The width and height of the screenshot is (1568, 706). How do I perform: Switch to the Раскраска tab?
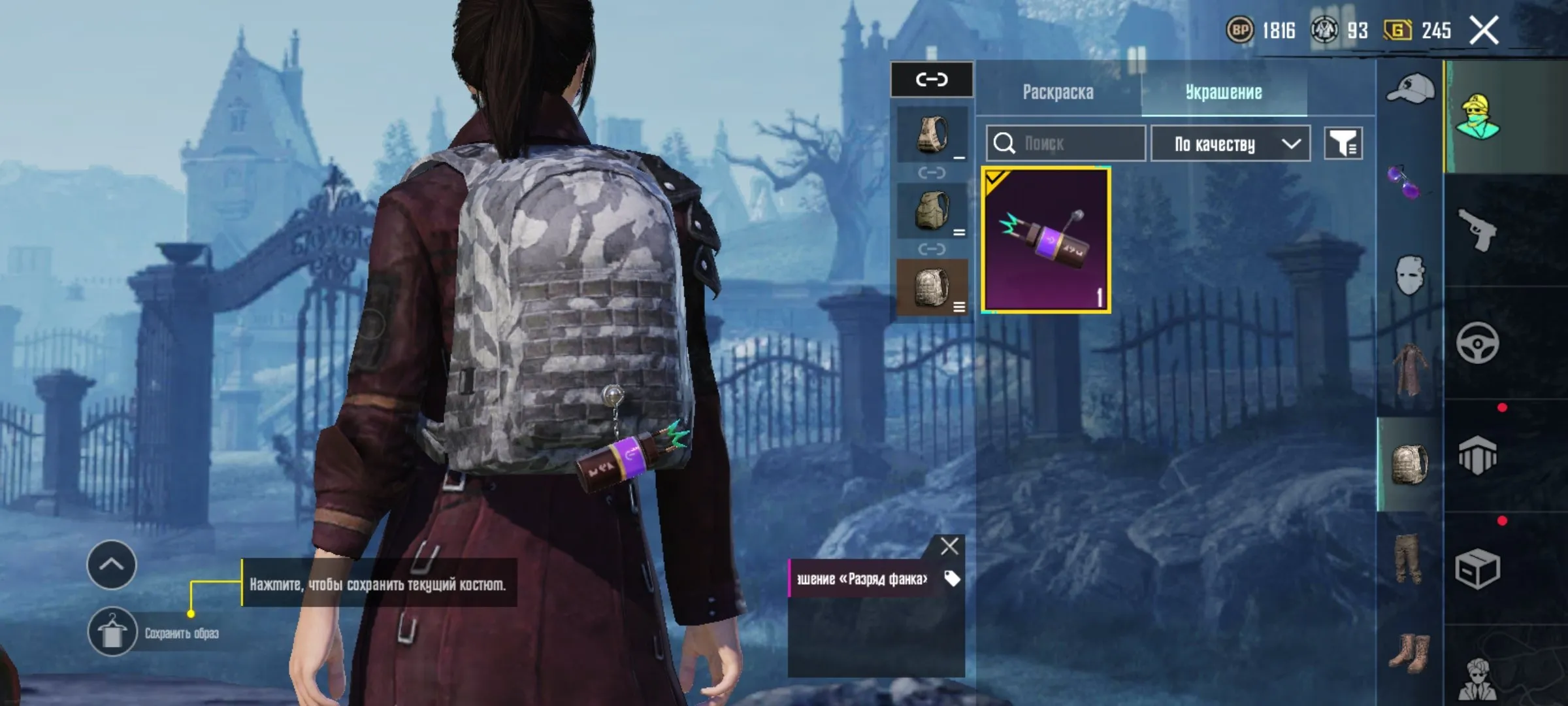(1058, 92)
